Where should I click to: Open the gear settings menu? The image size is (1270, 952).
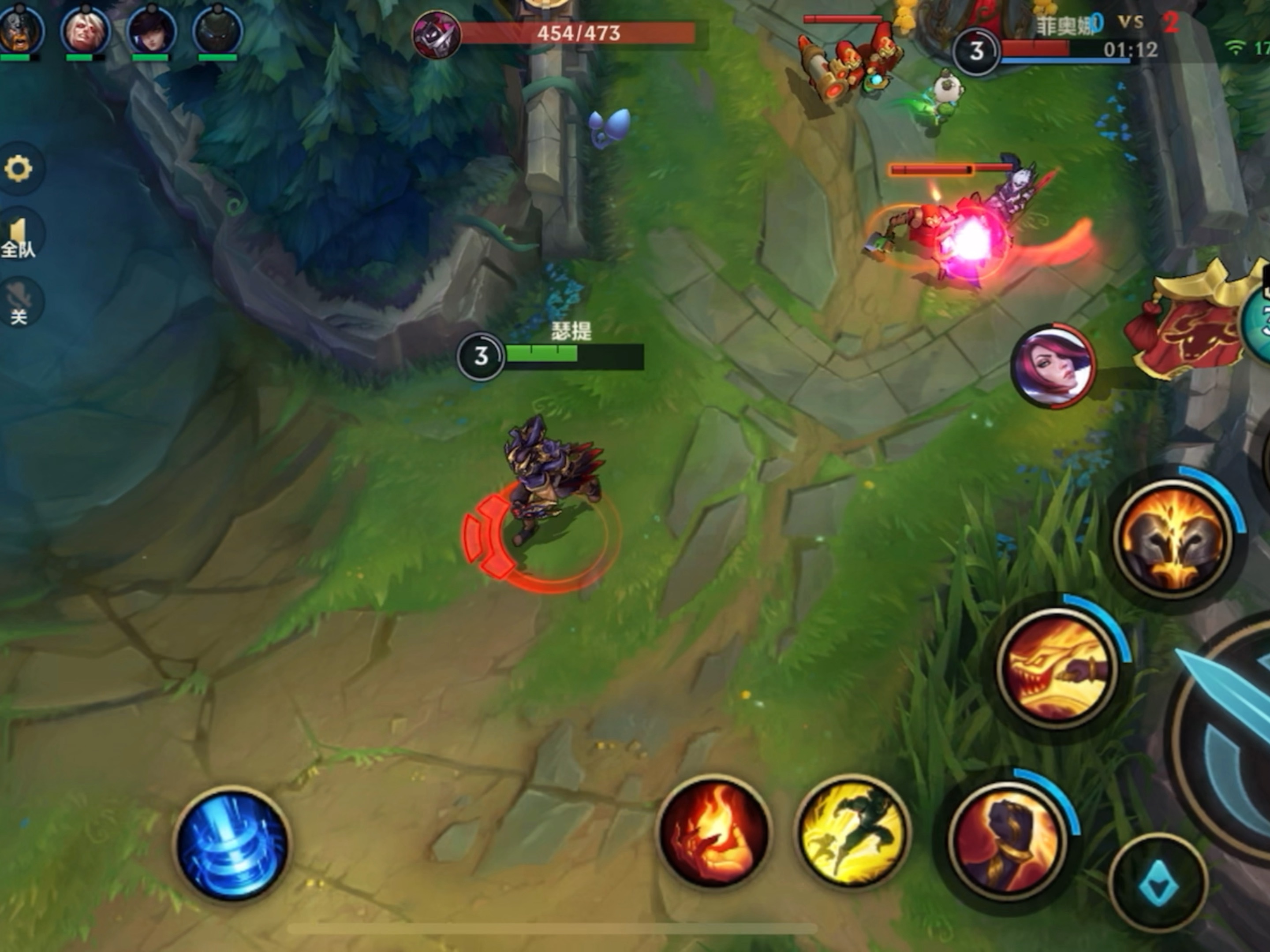coord(19,169)
